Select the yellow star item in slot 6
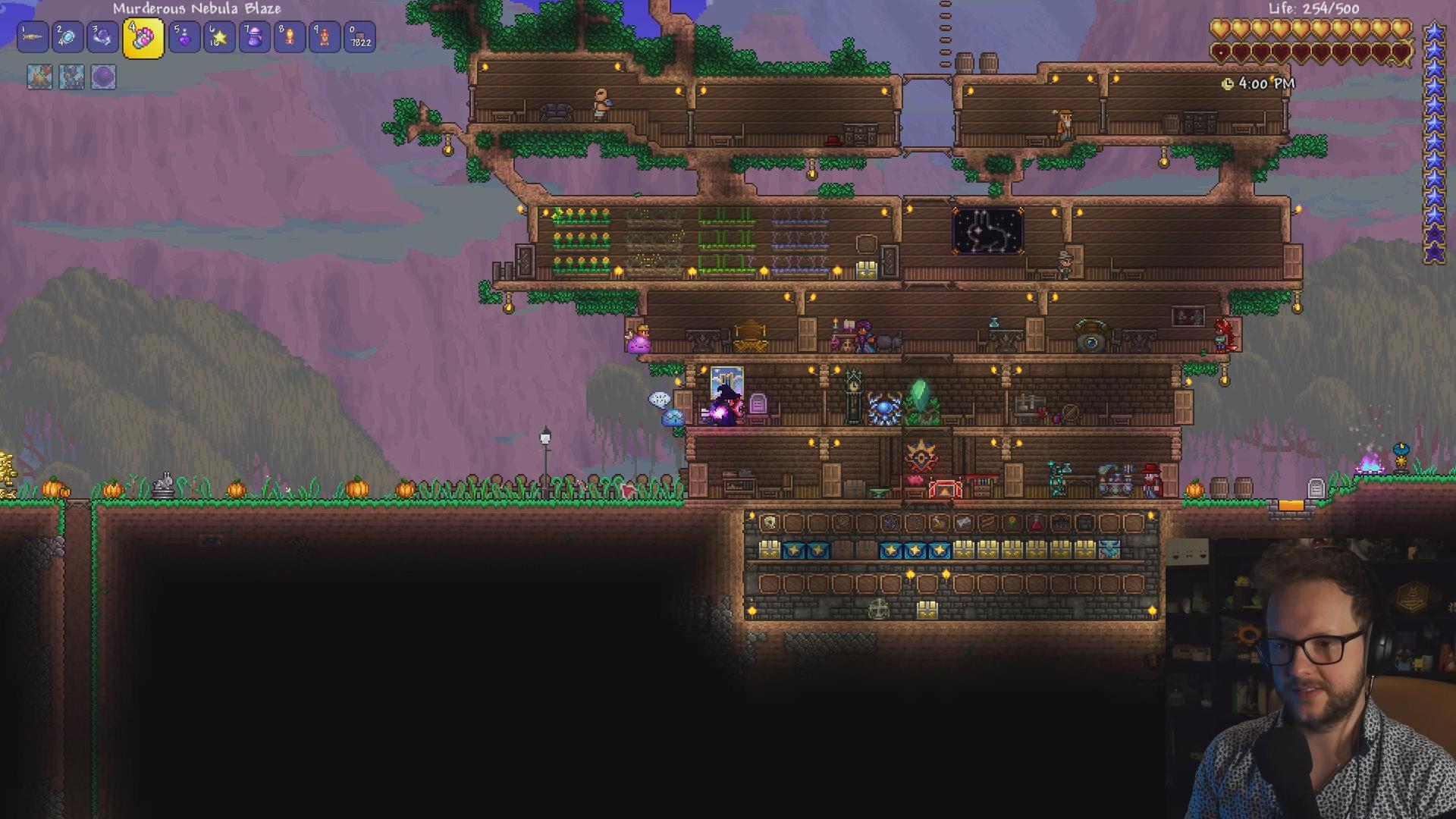 pos(219,37)
